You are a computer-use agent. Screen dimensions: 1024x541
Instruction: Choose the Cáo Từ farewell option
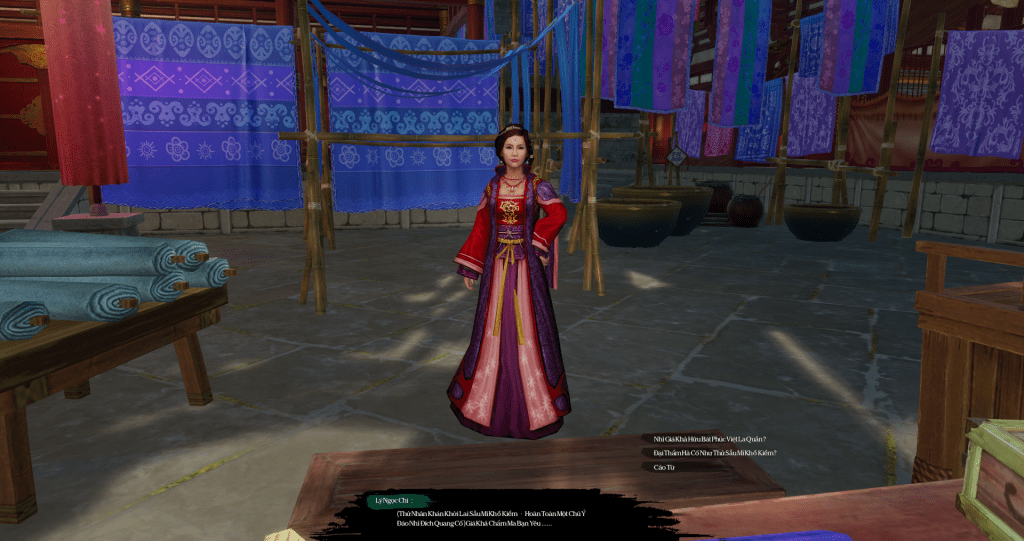(664, 467)
